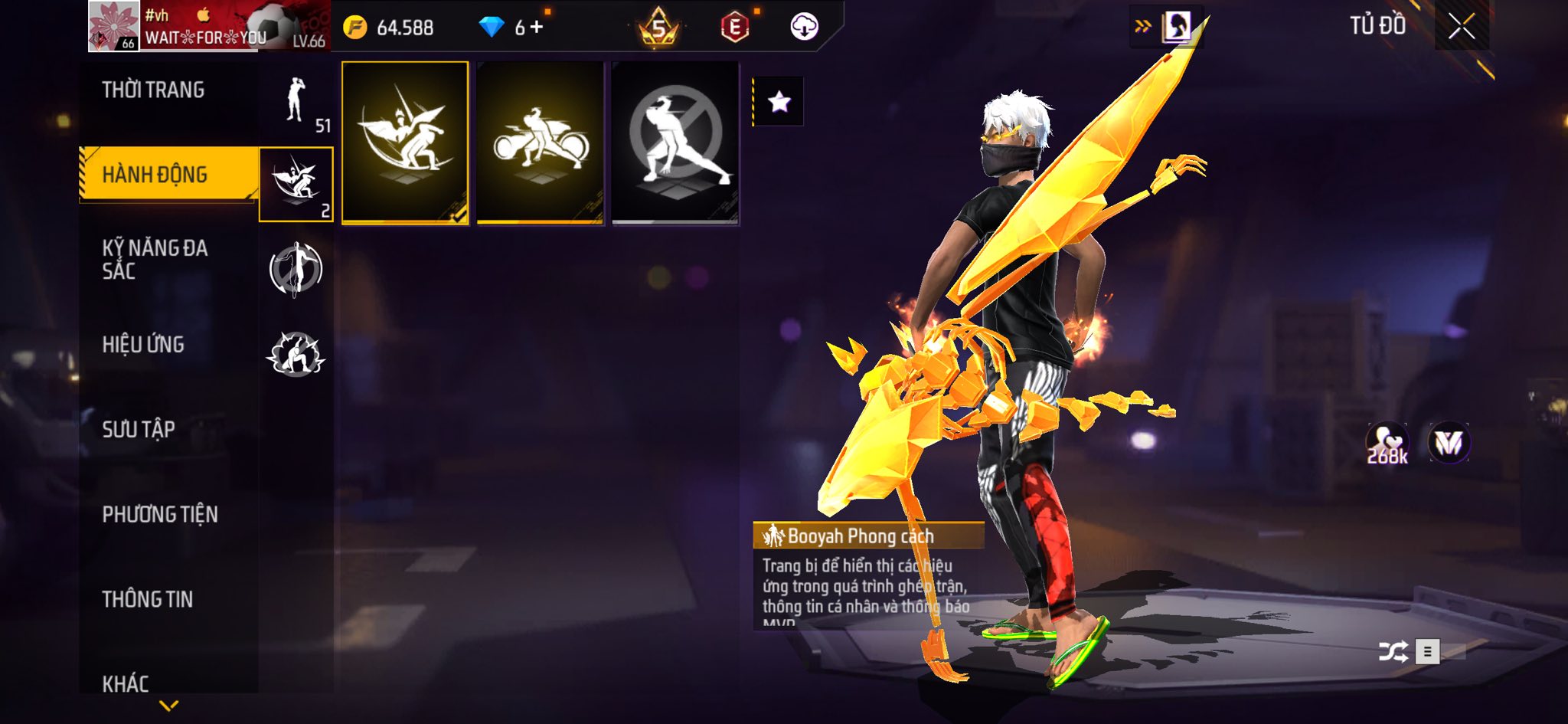Expand more categories with down arrow
Viewport: 1568px width, 724px height.
click(168, 705)
